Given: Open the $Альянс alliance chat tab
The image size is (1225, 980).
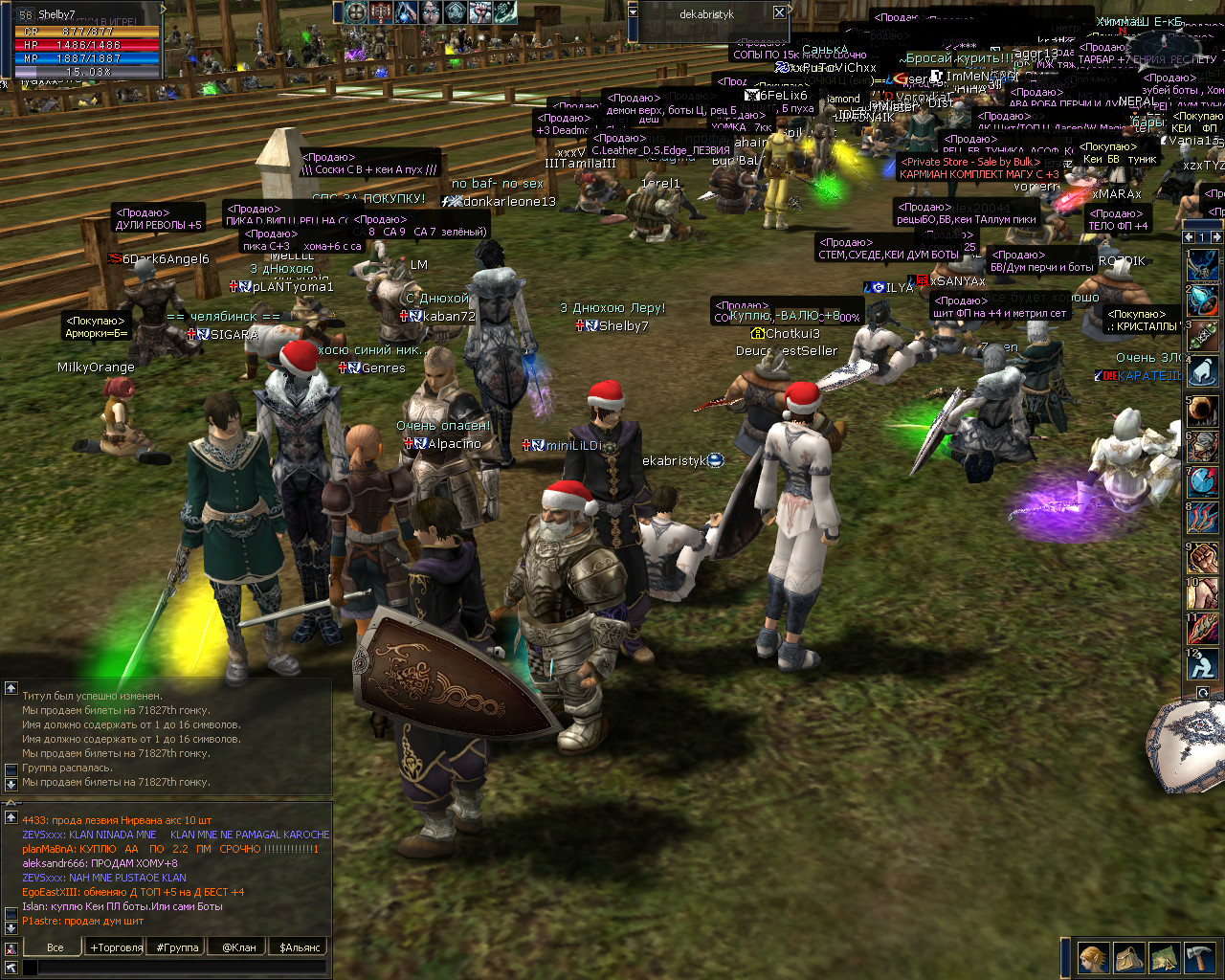Looking at the screenshot, I should click(300, 947).
